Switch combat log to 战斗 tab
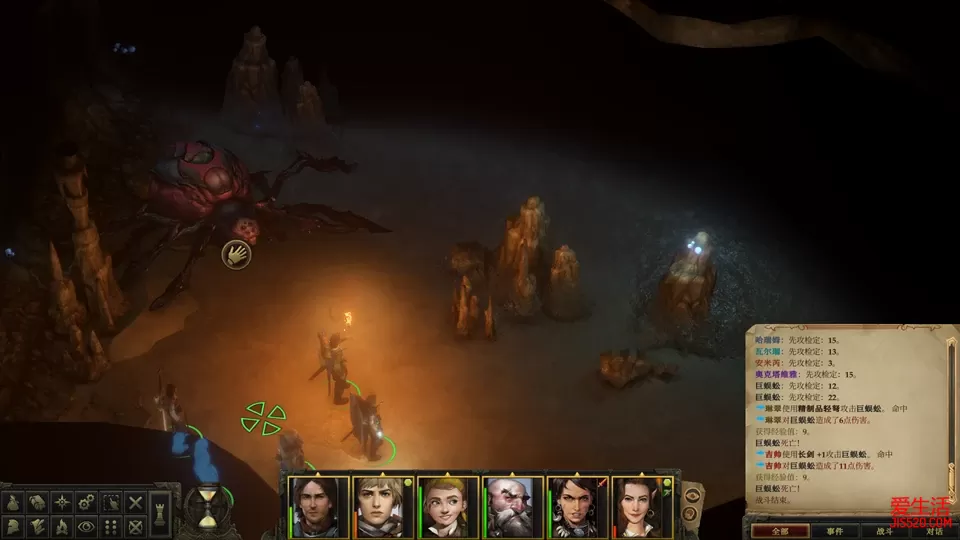This screenshot has width=960, height=540. (x=884, y=531)
